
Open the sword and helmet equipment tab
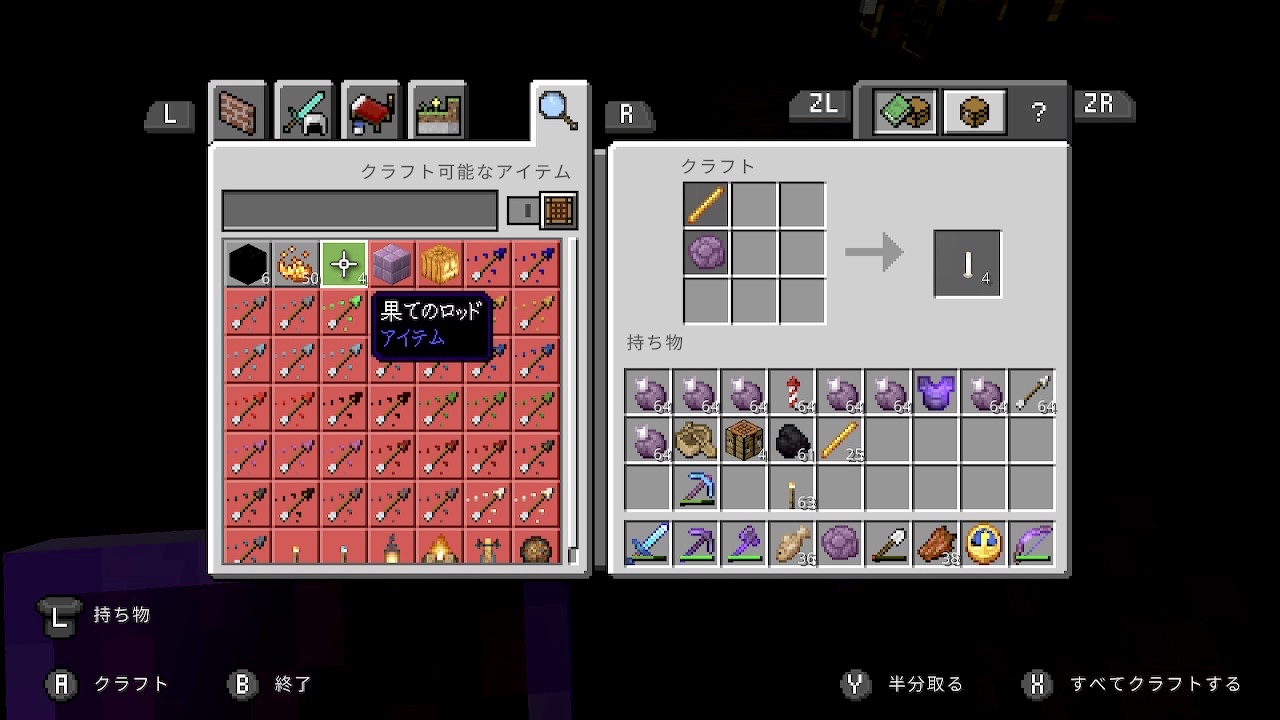click(x=305, y=111)
